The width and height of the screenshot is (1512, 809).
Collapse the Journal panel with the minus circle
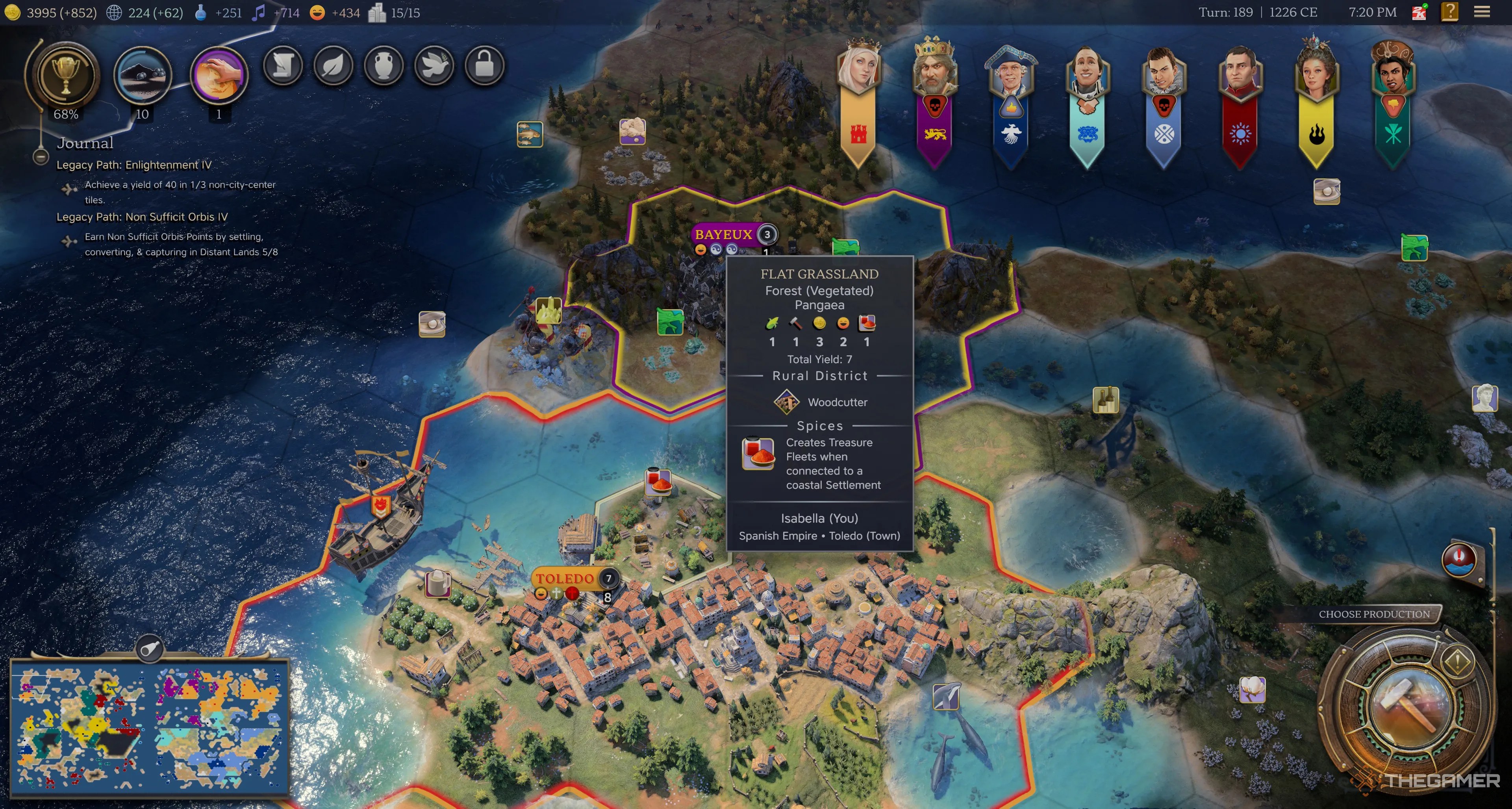[x=40, y=156]
